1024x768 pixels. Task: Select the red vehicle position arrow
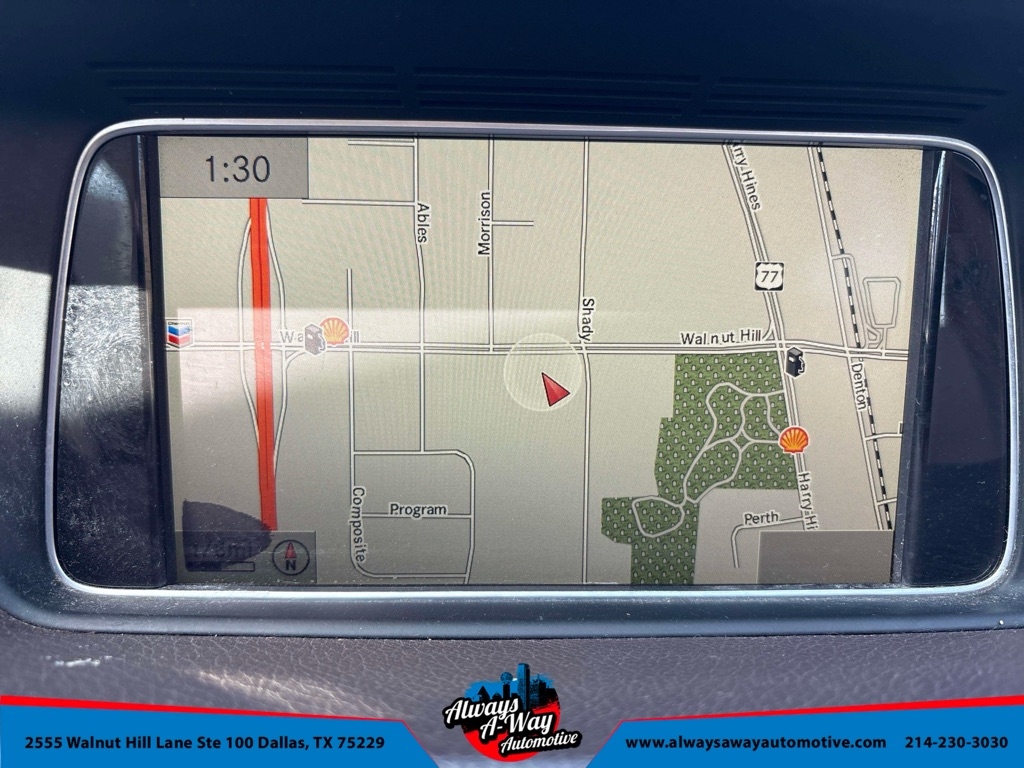[554, 388]
